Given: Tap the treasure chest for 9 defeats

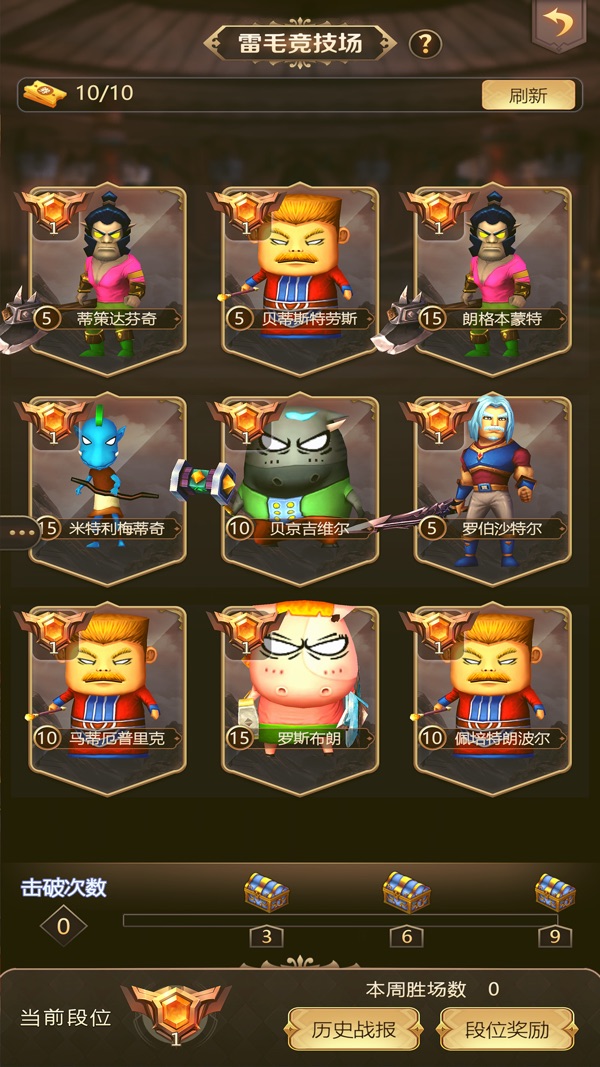Looking at the screenshot, I should tap(554, 893).
